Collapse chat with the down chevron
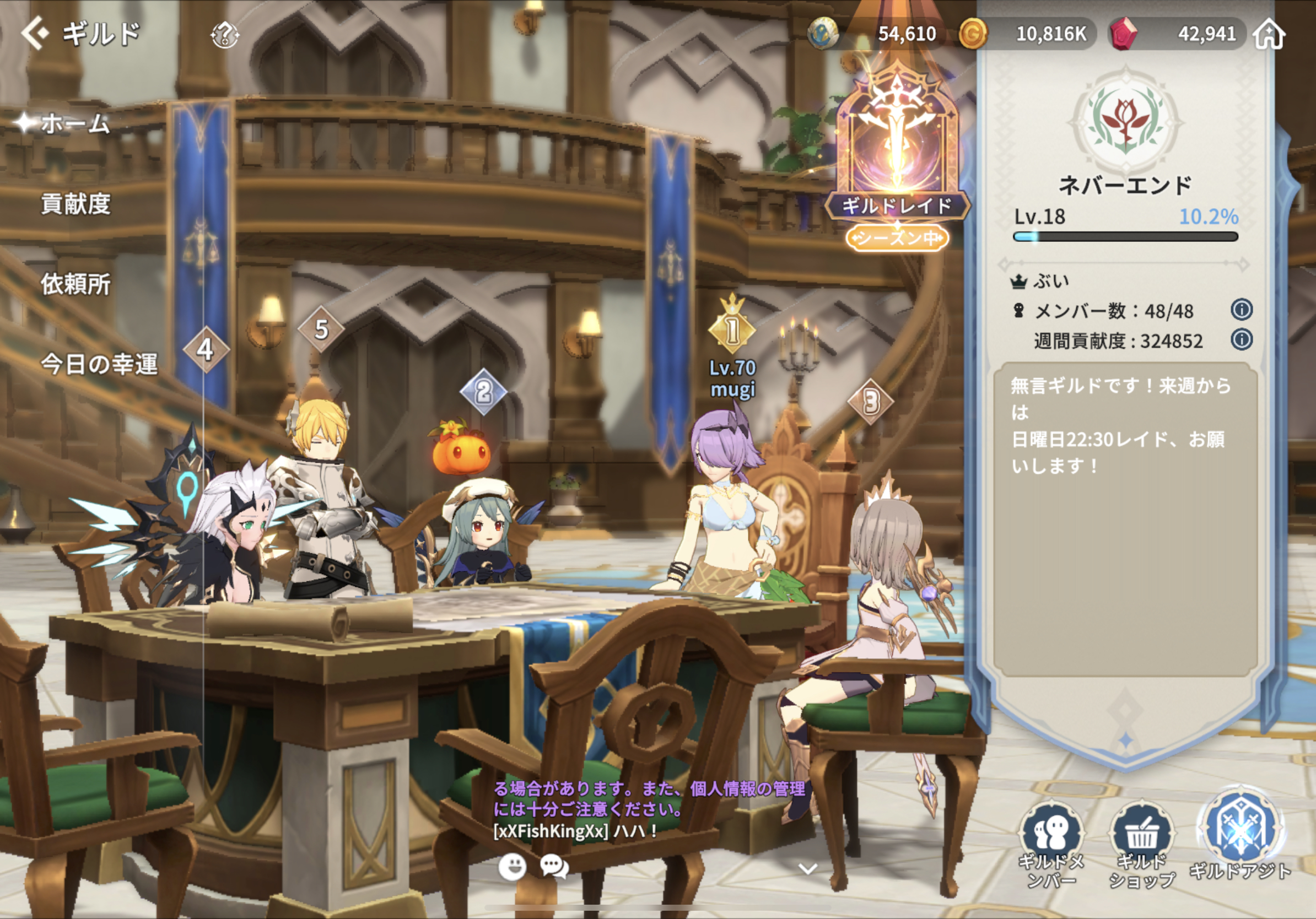The image size is (1316, 919). tap(807, 869)
